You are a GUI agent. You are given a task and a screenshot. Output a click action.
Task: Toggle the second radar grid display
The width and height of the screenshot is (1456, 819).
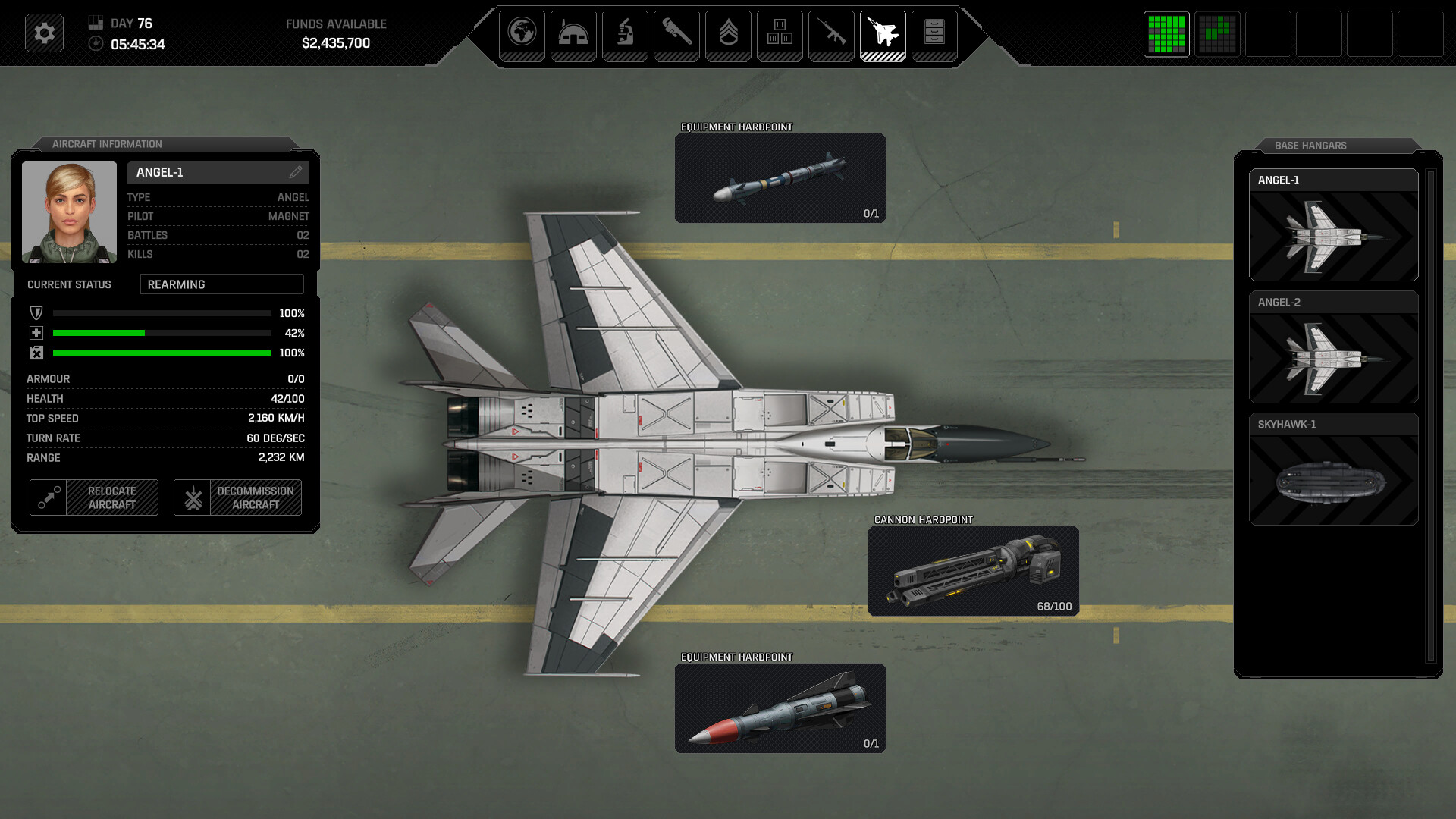point(1217,34)
